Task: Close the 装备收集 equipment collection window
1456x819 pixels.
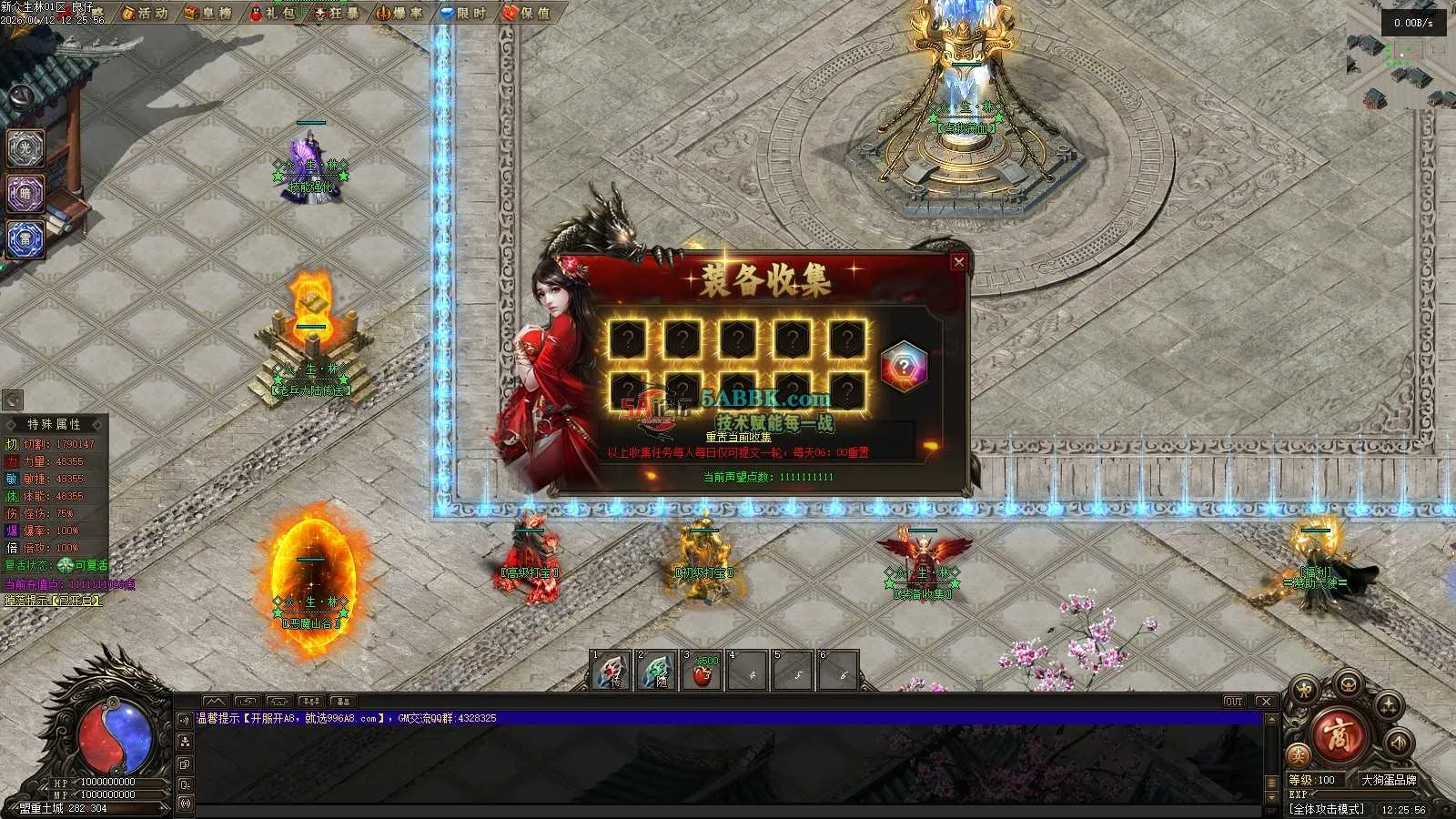Action: click(x=958, y=262)
